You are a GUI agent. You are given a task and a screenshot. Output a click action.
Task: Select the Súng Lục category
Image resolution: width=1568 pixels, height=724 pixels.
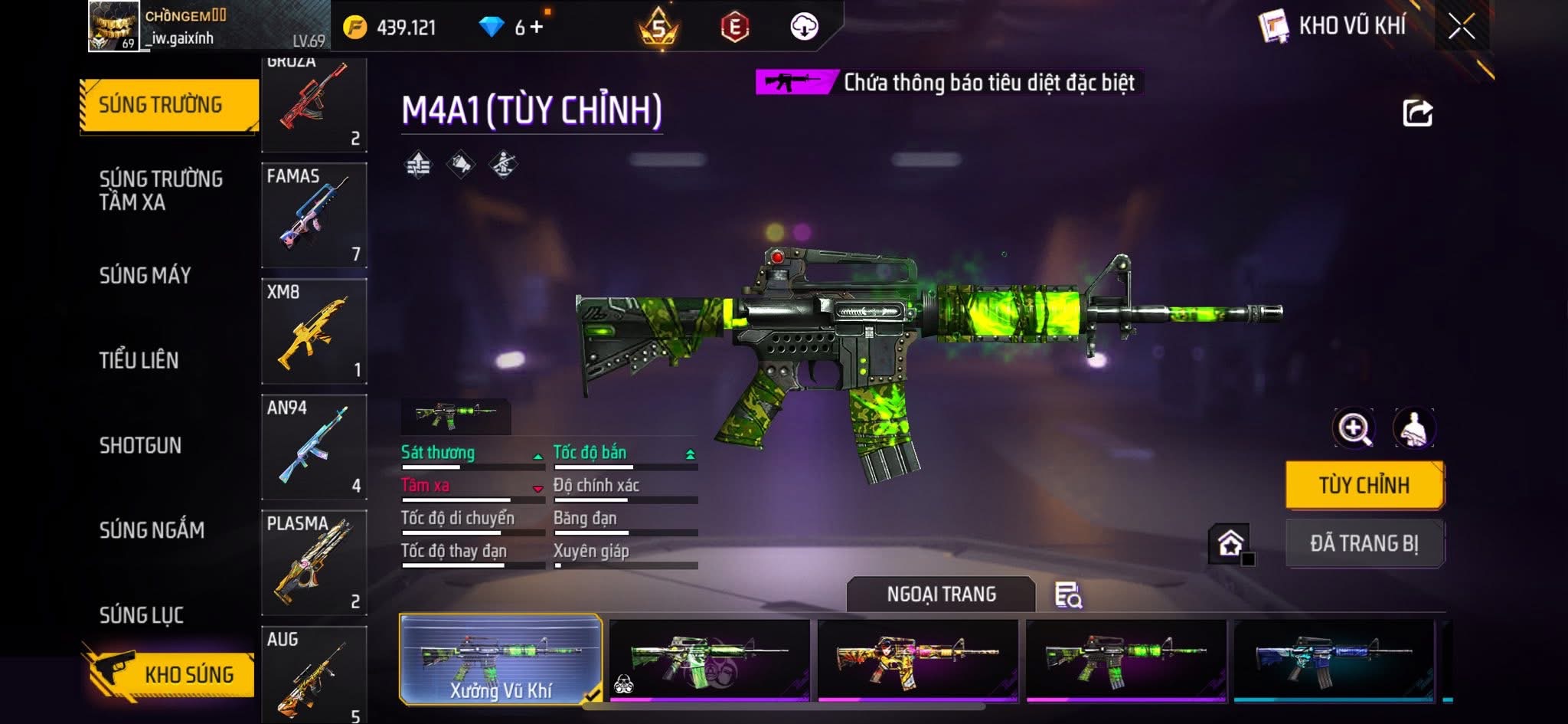tap(142, 614)
